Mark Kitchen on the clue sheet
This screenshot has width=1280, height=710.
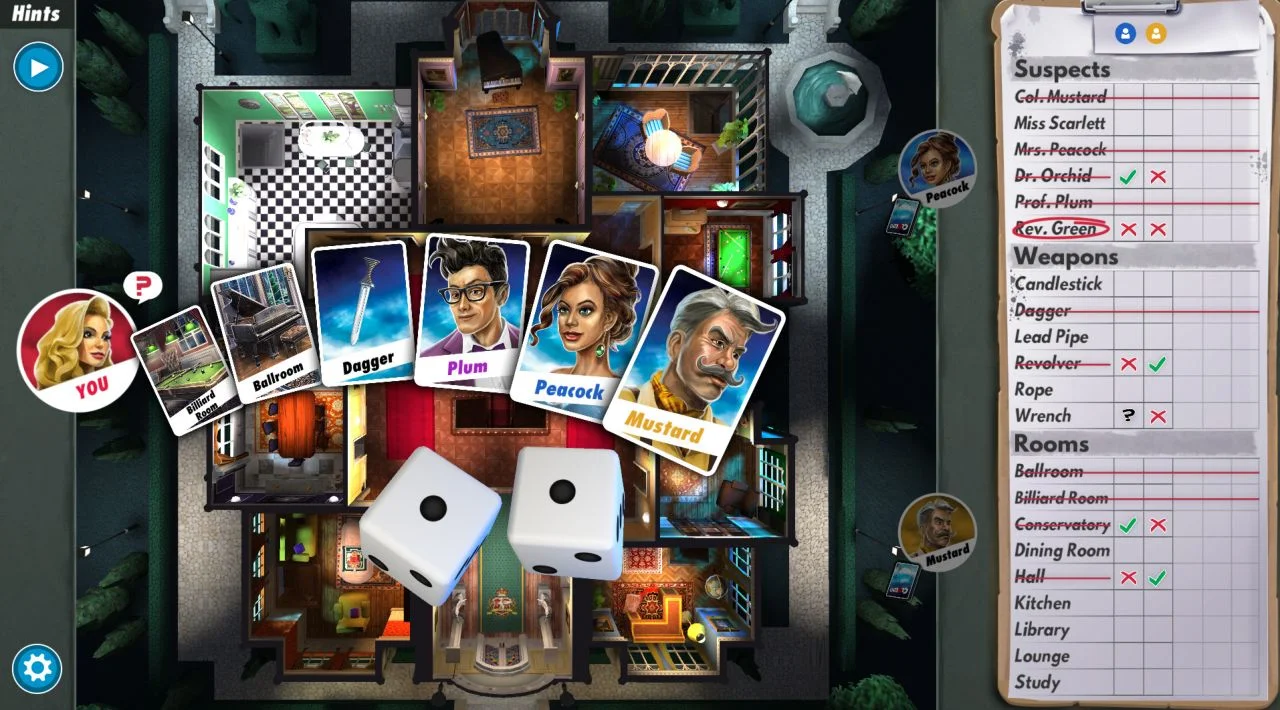click(x=1042, y=603)
